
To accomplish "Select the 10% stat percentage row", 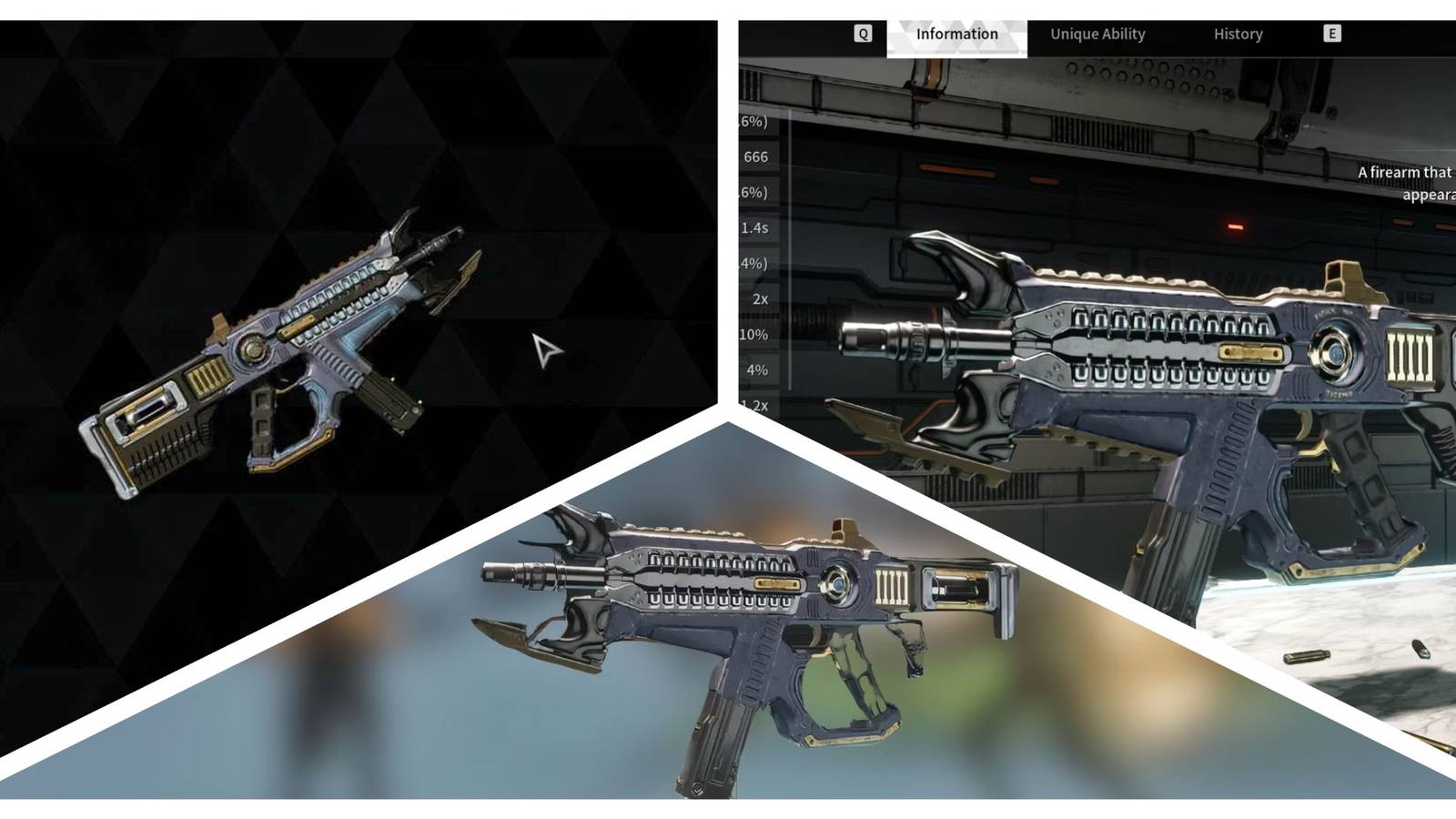I will pyautogui.click(x=755, y=334).
